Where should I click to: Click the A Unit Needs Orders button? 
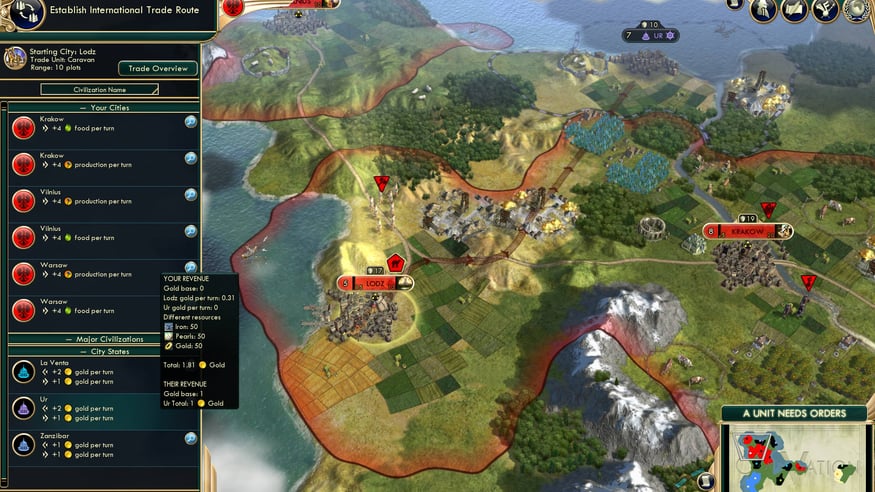(x=796, y=413)
